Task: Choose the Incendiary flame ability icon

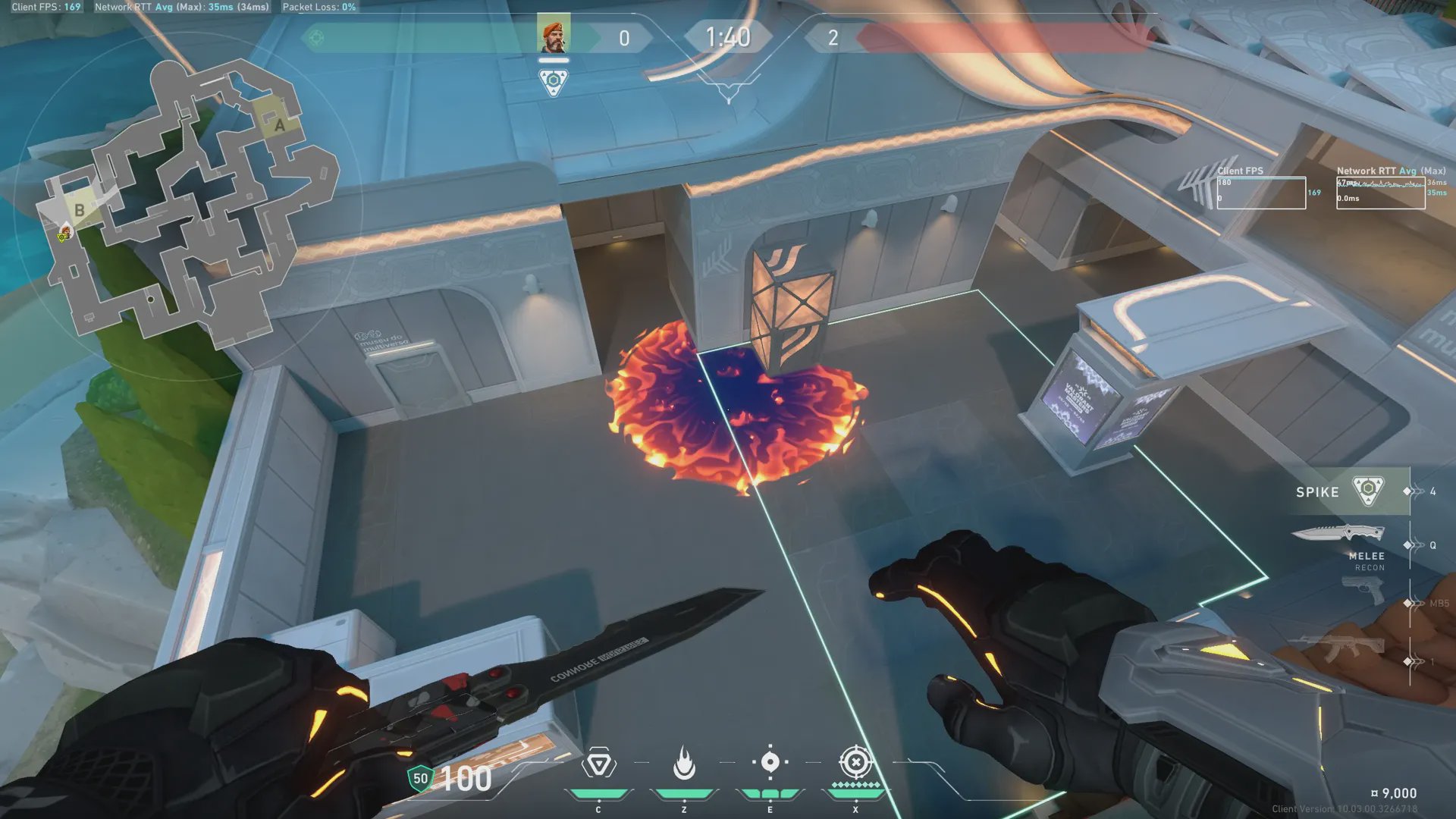Action: tap(684, 763)
